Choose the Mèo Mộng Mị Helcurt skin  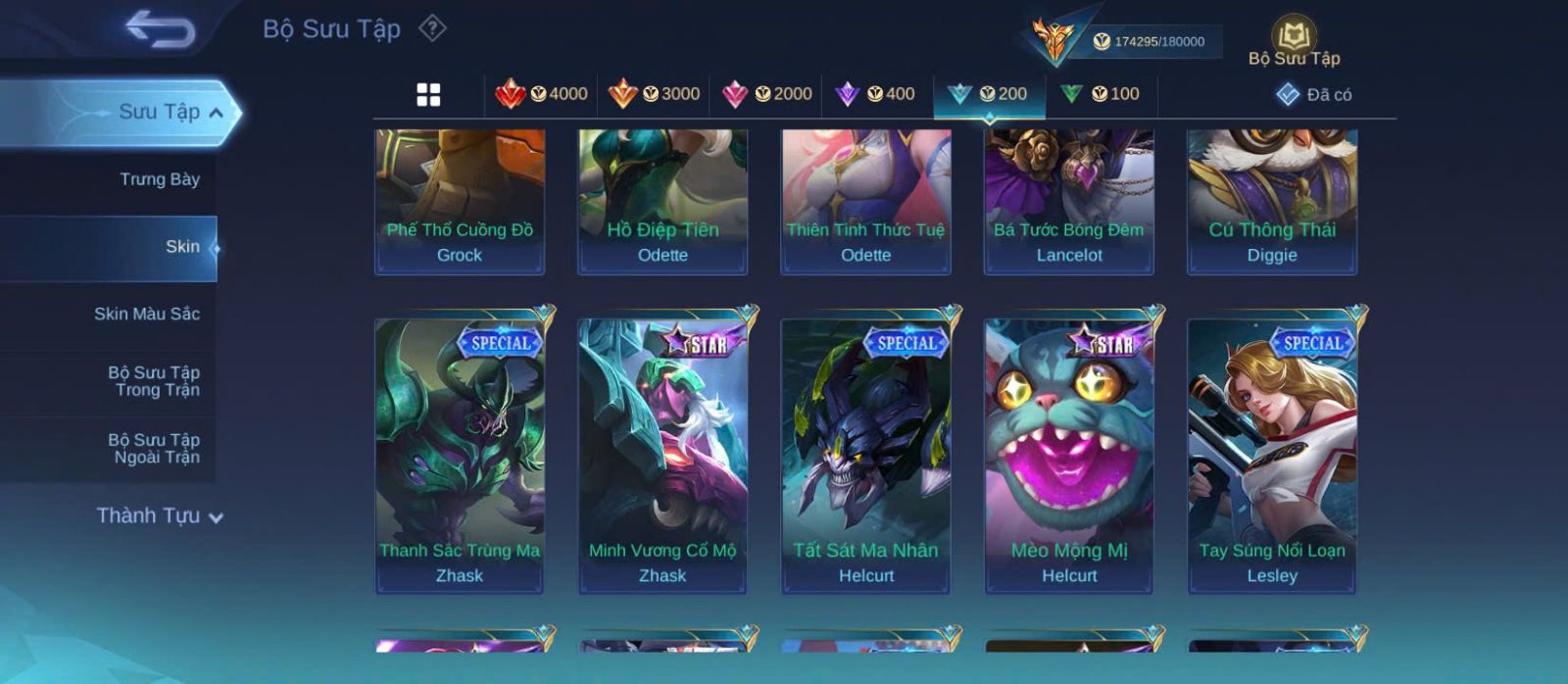click(1069, 455)
